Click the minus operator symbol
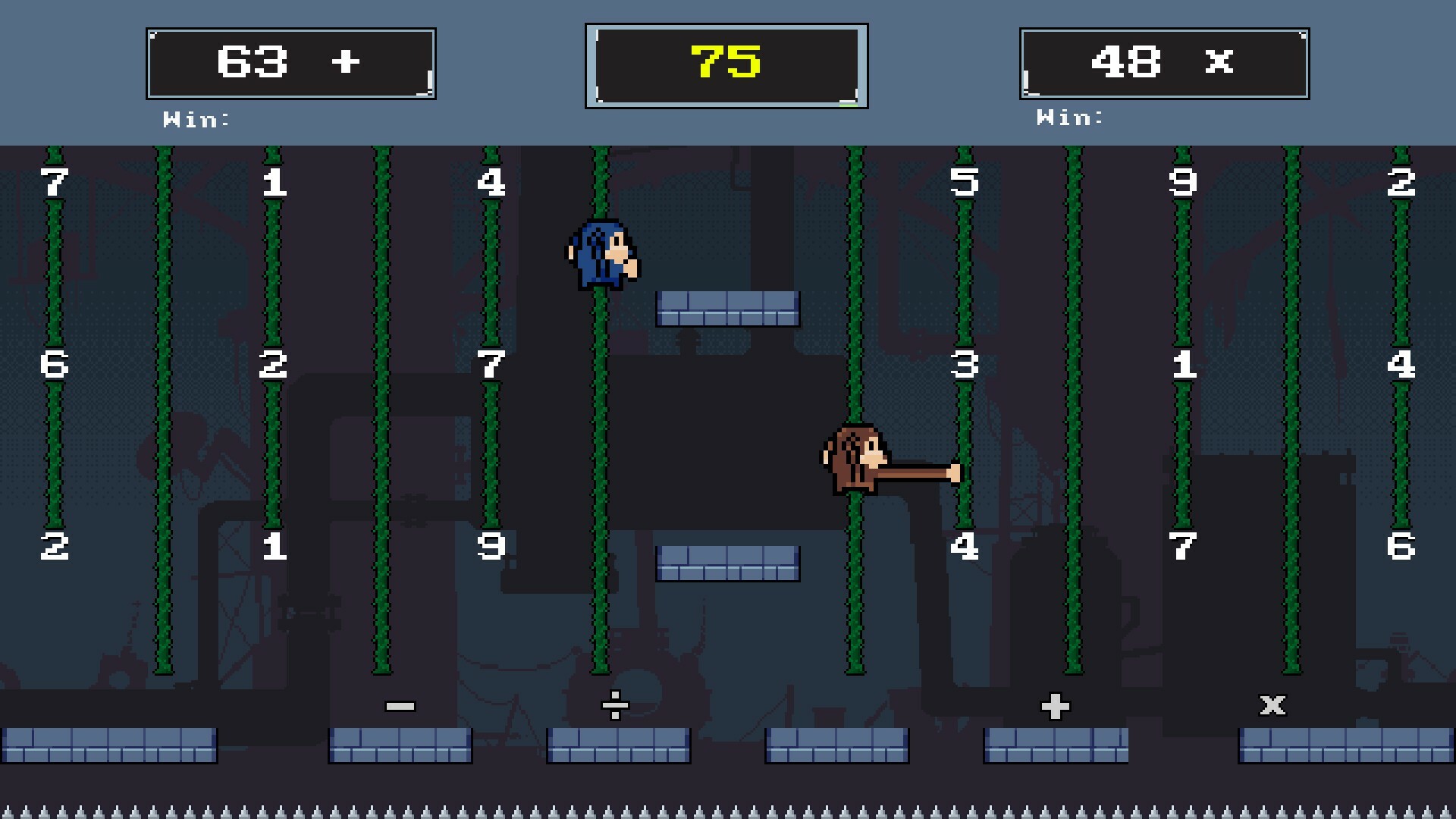 pyautogui.click(x=400, y=704)
